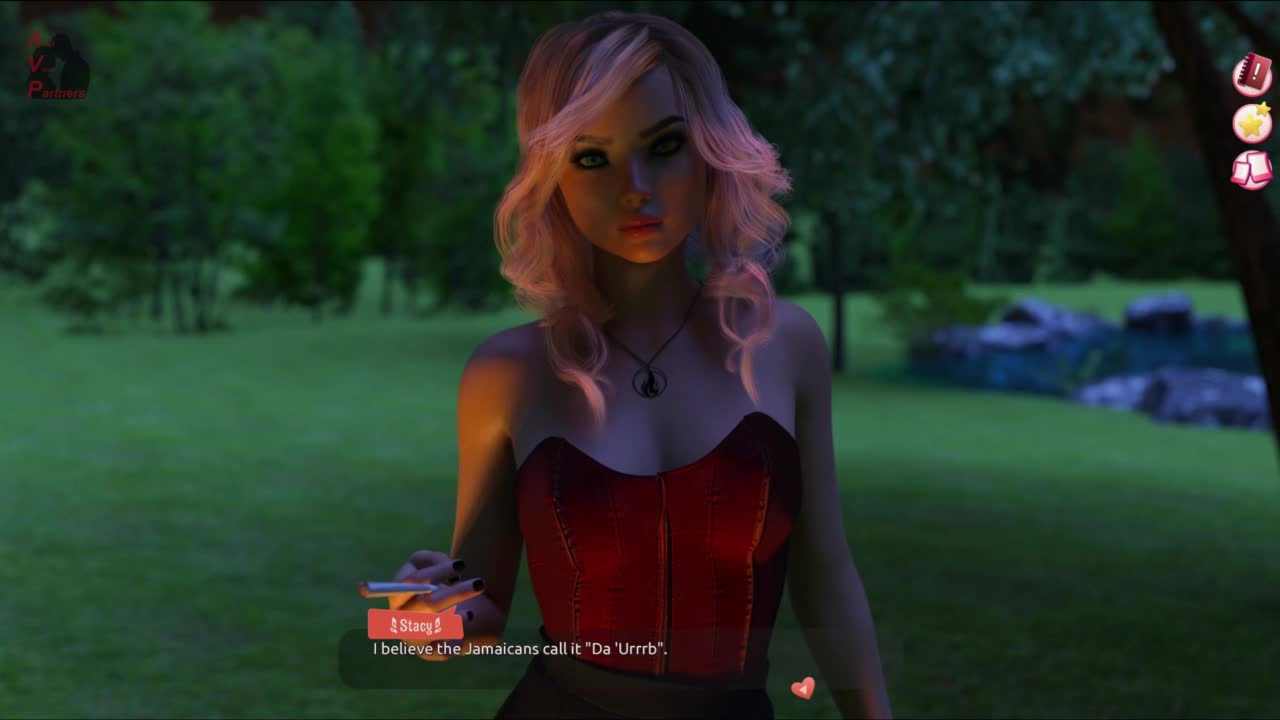Open the gold stars icon
The image size is (1280, 720).
click(1251, 123)
